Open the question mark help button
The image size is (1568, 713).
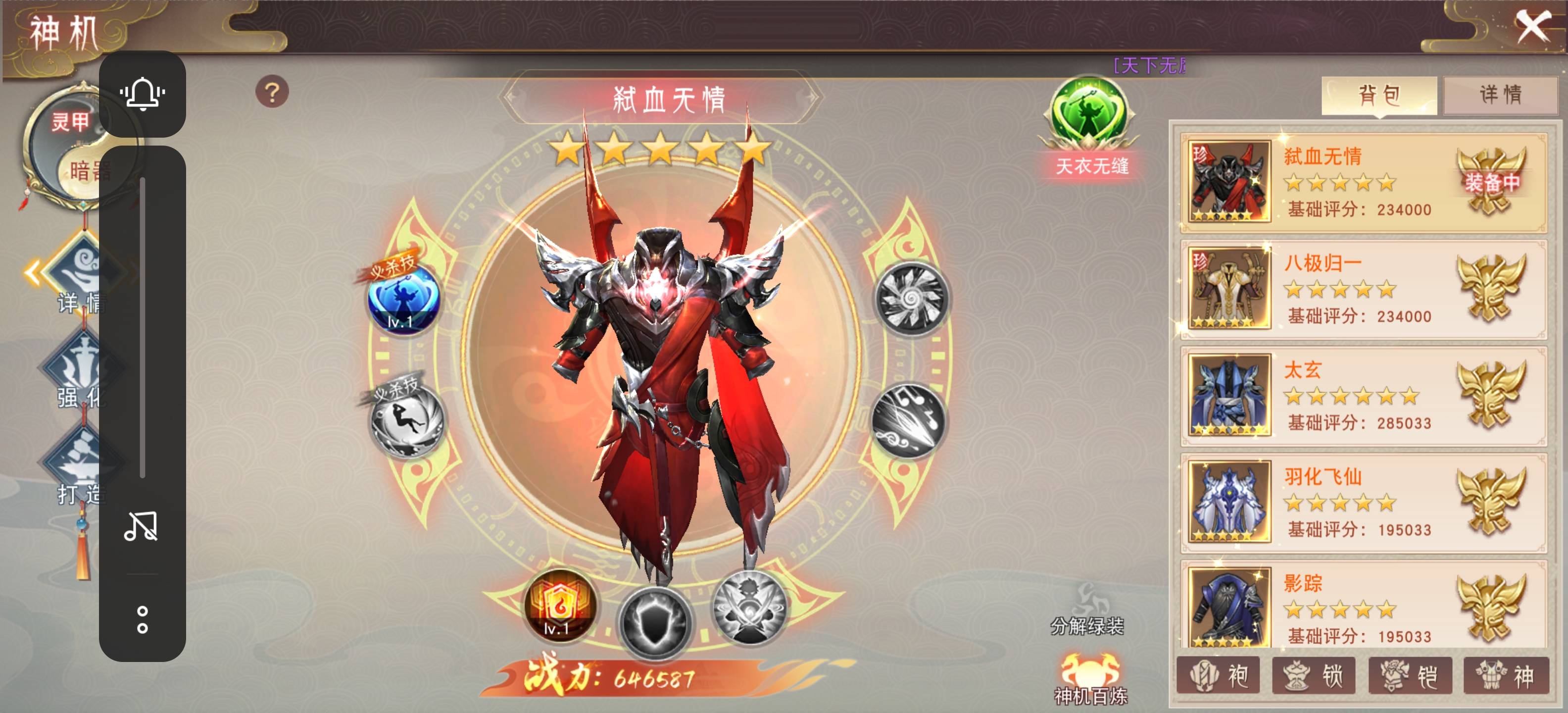click(x=272, y=93)
